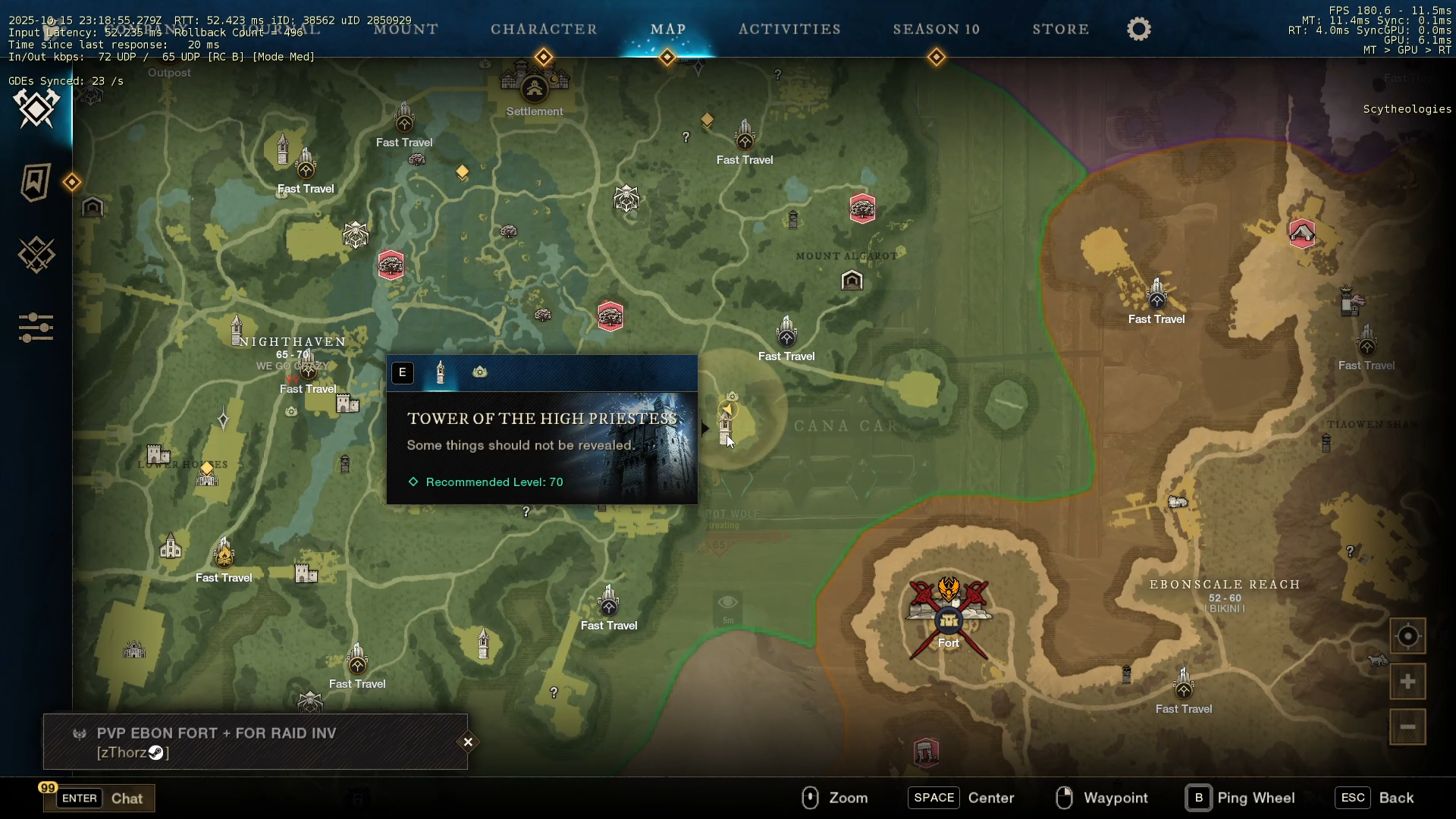Zoom in with the plus button
Image resolution: width=1456 pixels, height=819 pixels.
tap(1407, 682)
